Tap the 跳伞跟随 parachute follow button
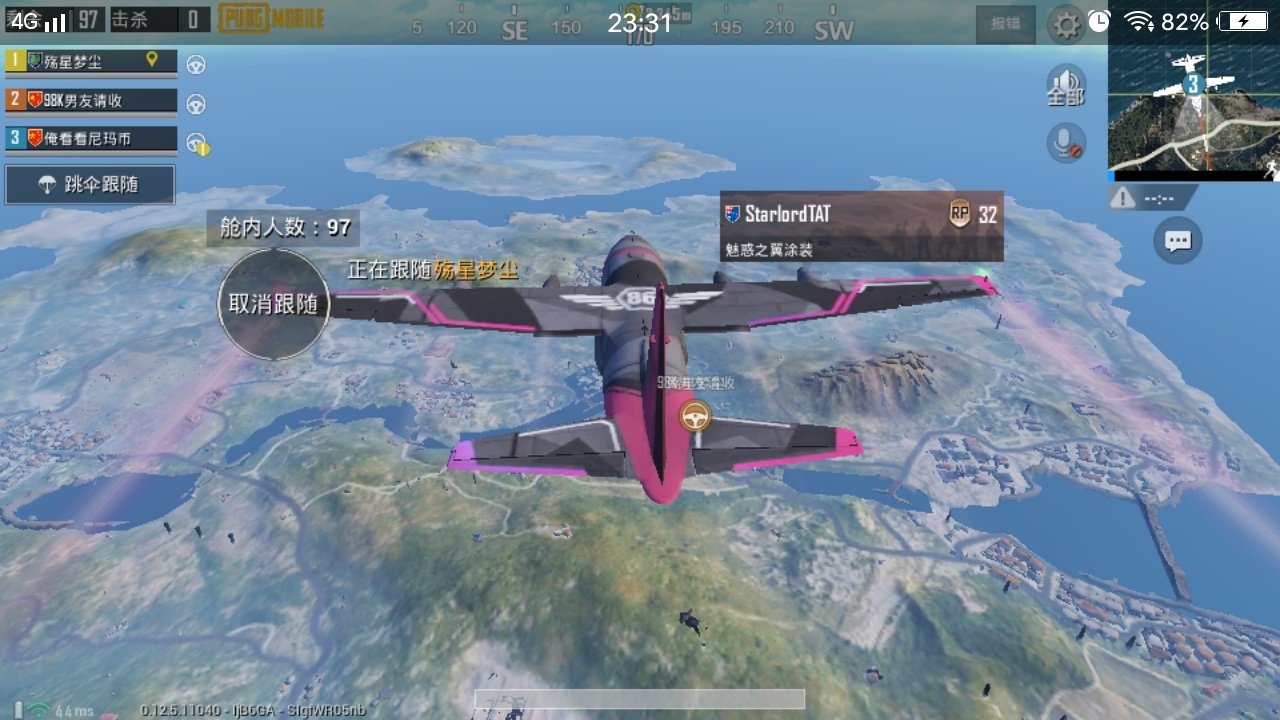This screenshot has width=1280, height=720. point(90,185)
